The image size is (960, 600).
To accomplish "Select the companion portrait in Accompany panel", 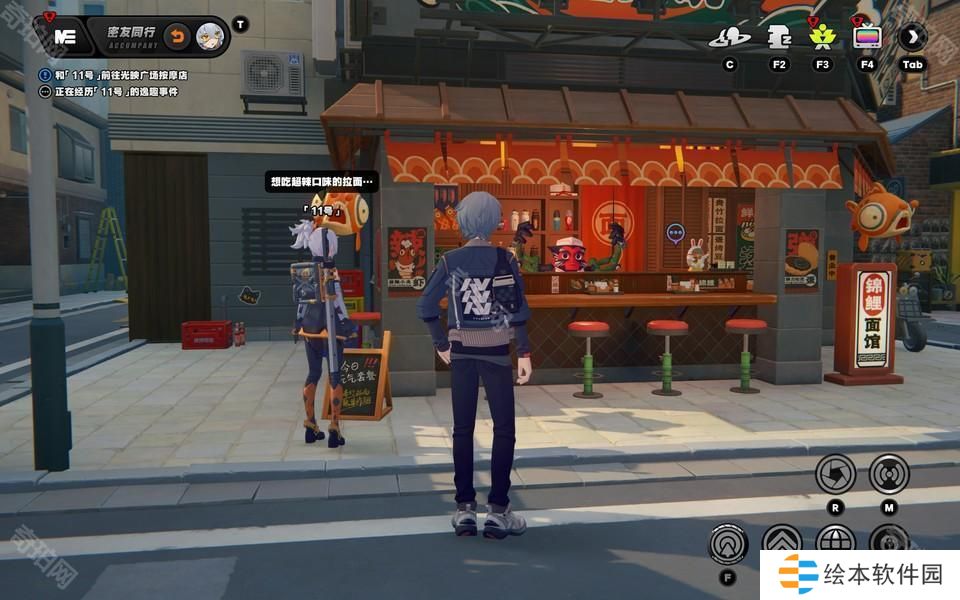I will point(210,36).
